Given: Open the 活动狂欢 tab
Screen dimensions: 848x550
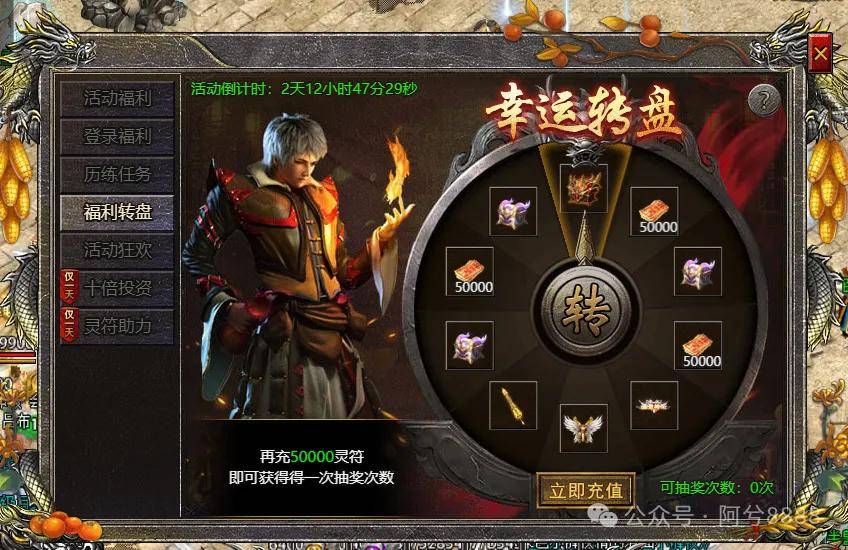Looking at the screenshot, I should coord(117,249).
